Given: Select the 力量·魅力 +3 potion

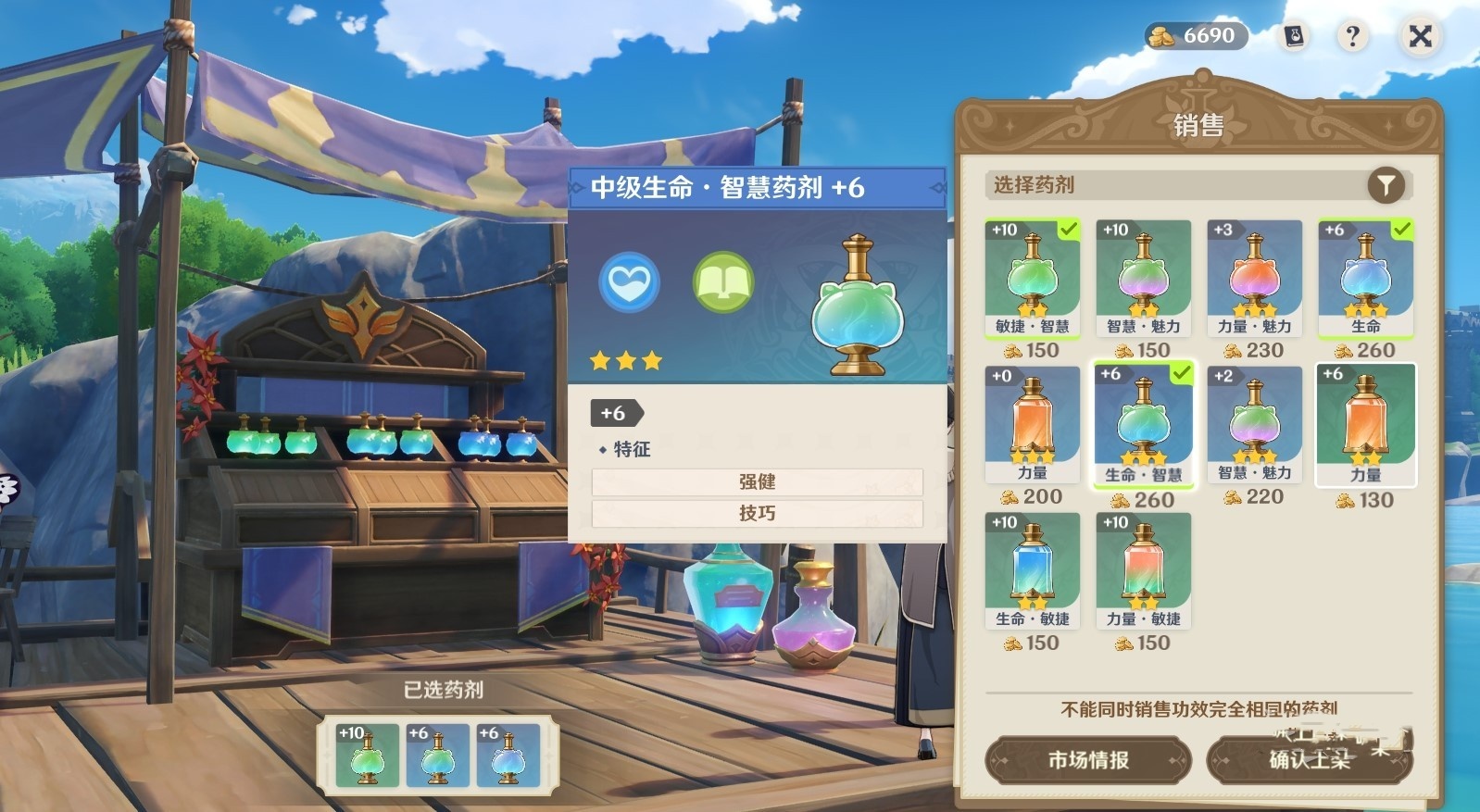Looking at the screenshot, I should click(x=1254, y=276).
